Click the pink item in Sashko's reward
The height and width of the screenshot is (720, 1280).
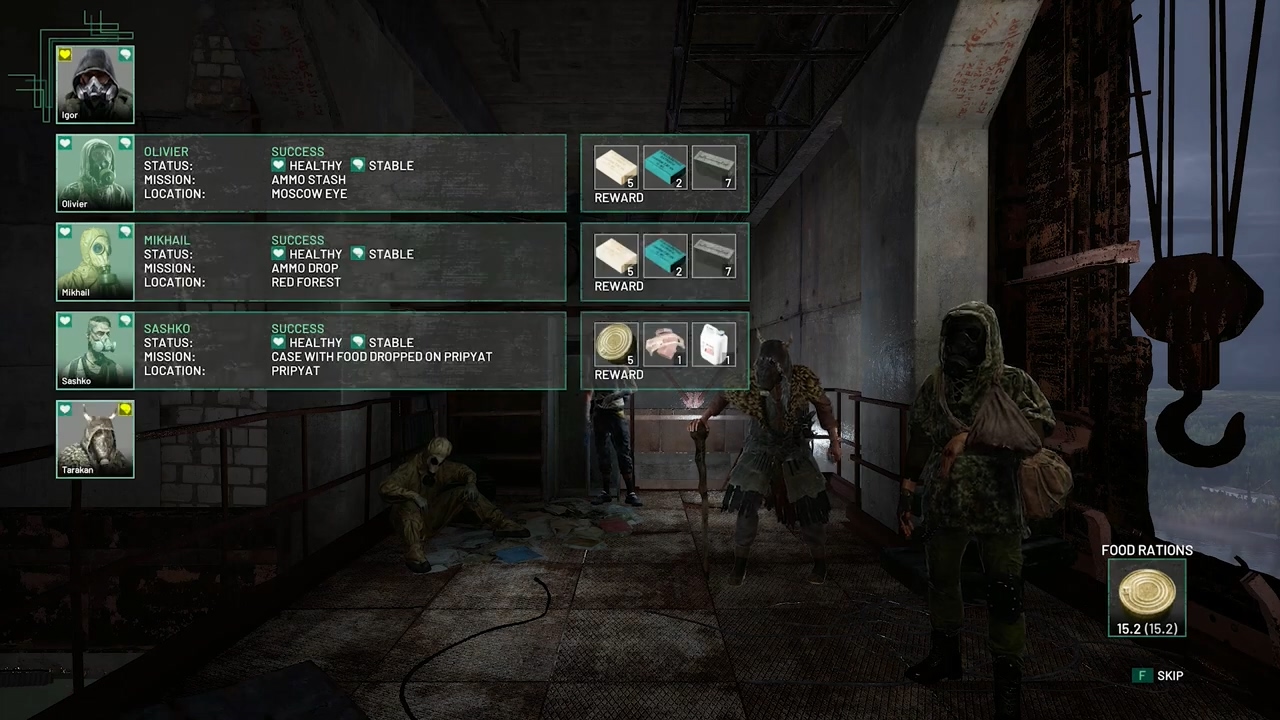click(x=665, y=344)
